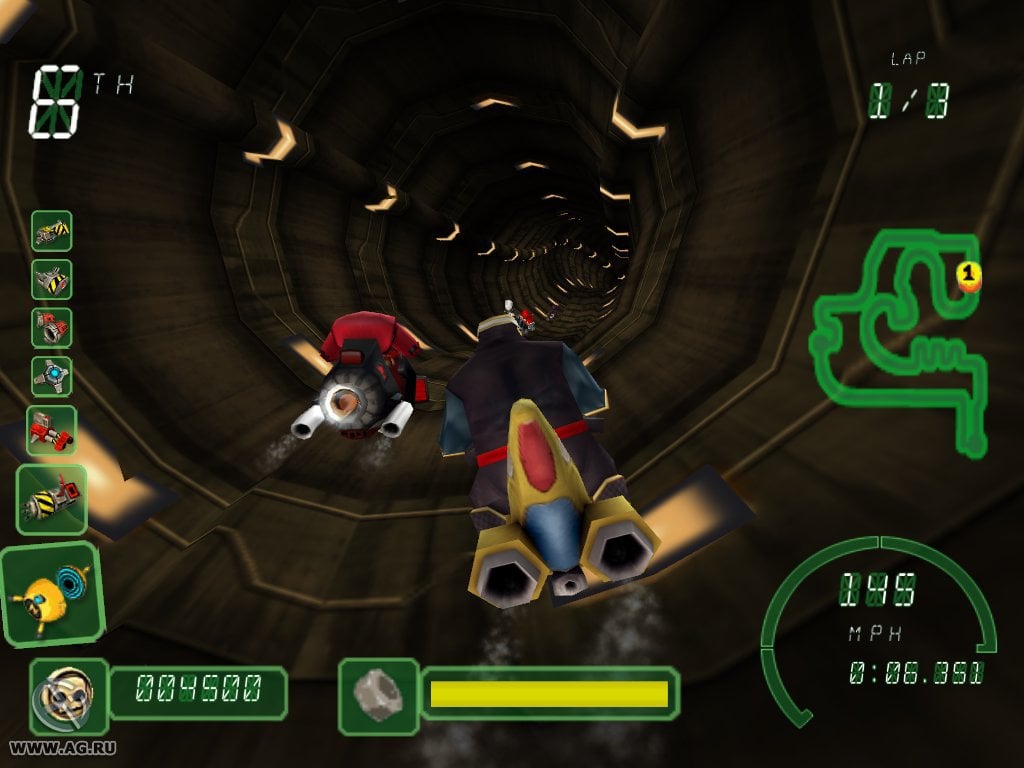Choose the large yellow-striped cannon with red box
The image size is (1024, 768).
tap(52, 499)
